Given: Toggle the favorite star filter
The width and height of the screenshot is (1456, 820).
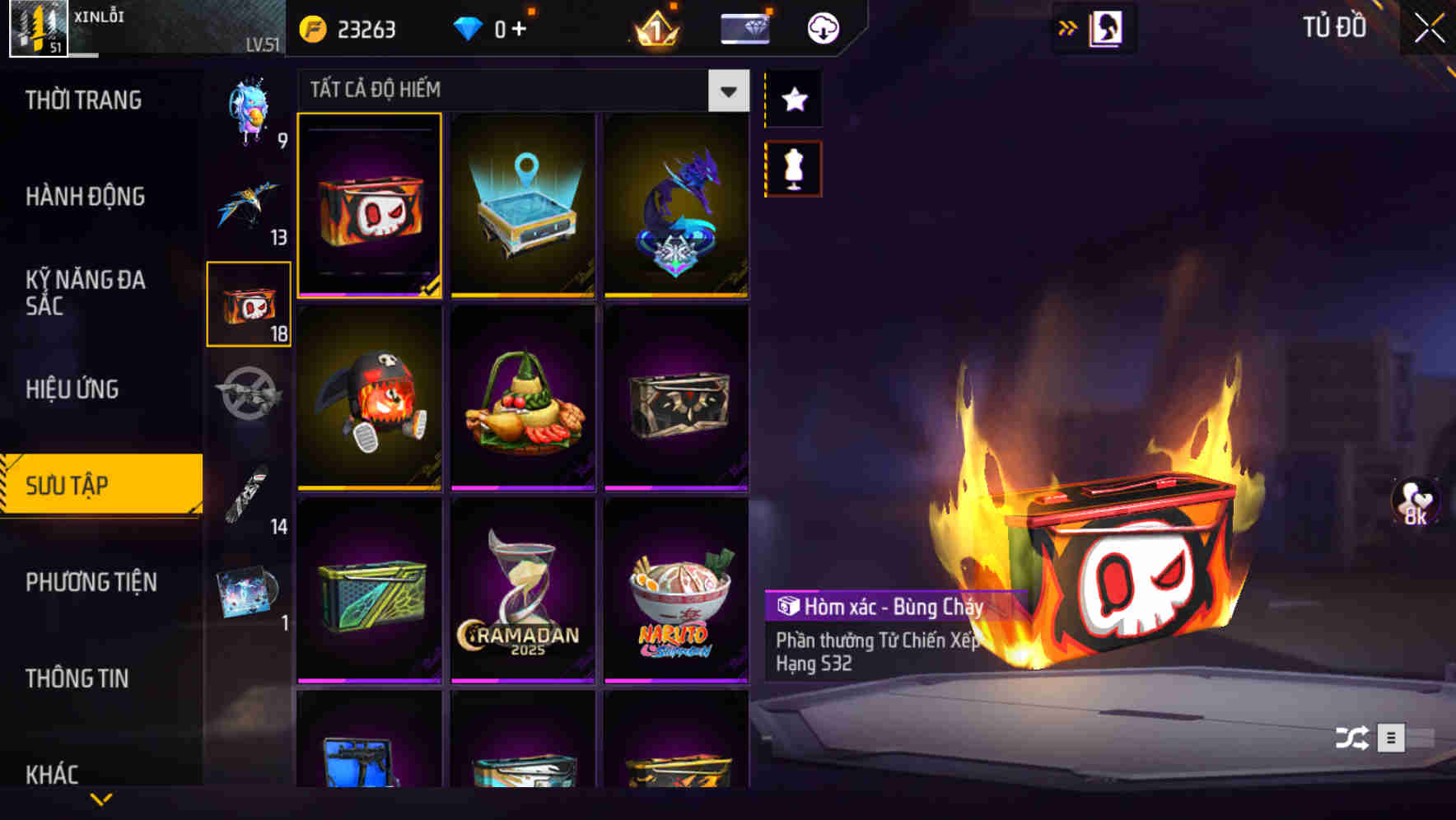Looking at the screenshot, I should [792, 100].
